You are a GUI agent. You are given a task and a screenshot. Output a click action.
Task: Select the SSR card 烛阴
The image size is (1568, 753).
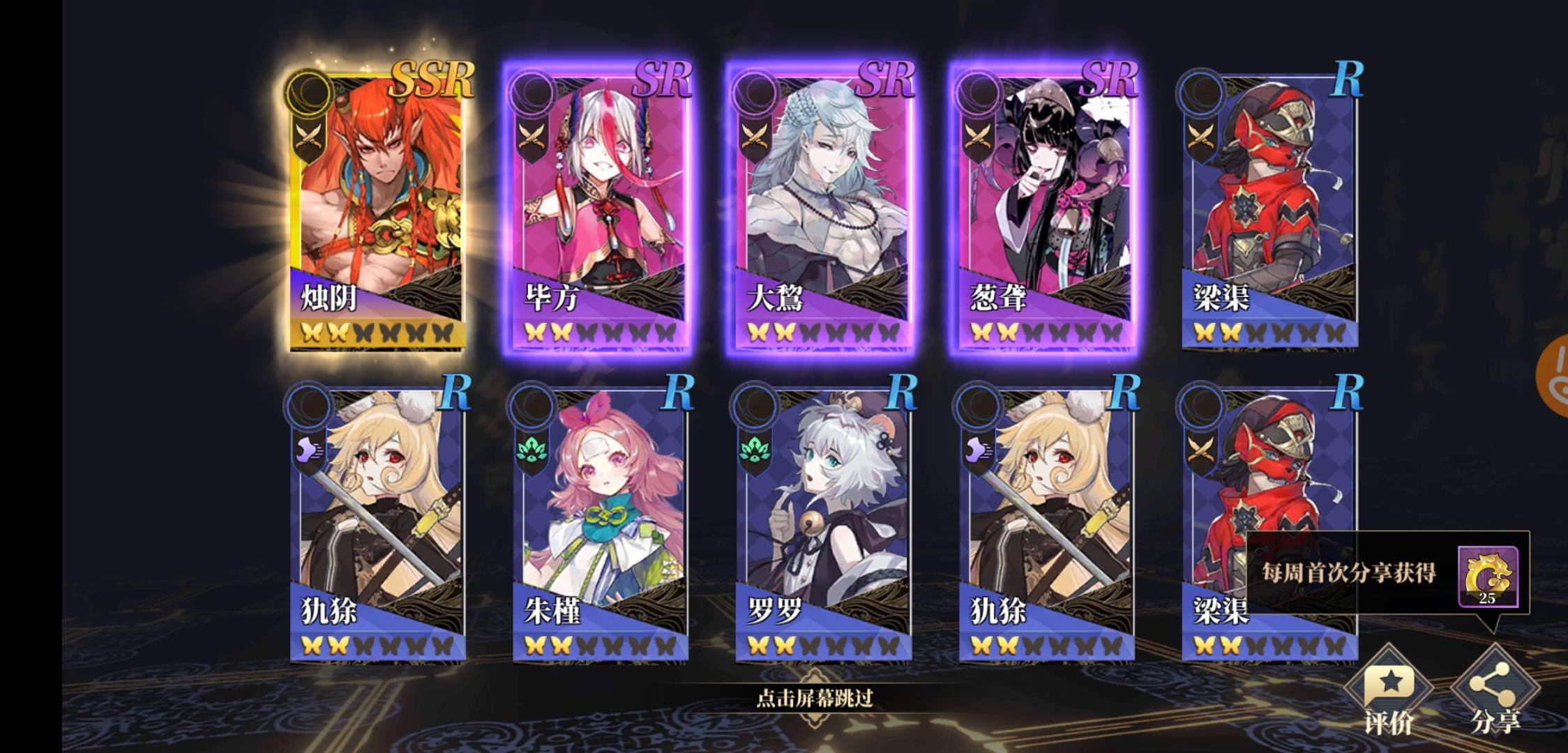(382, 202)
